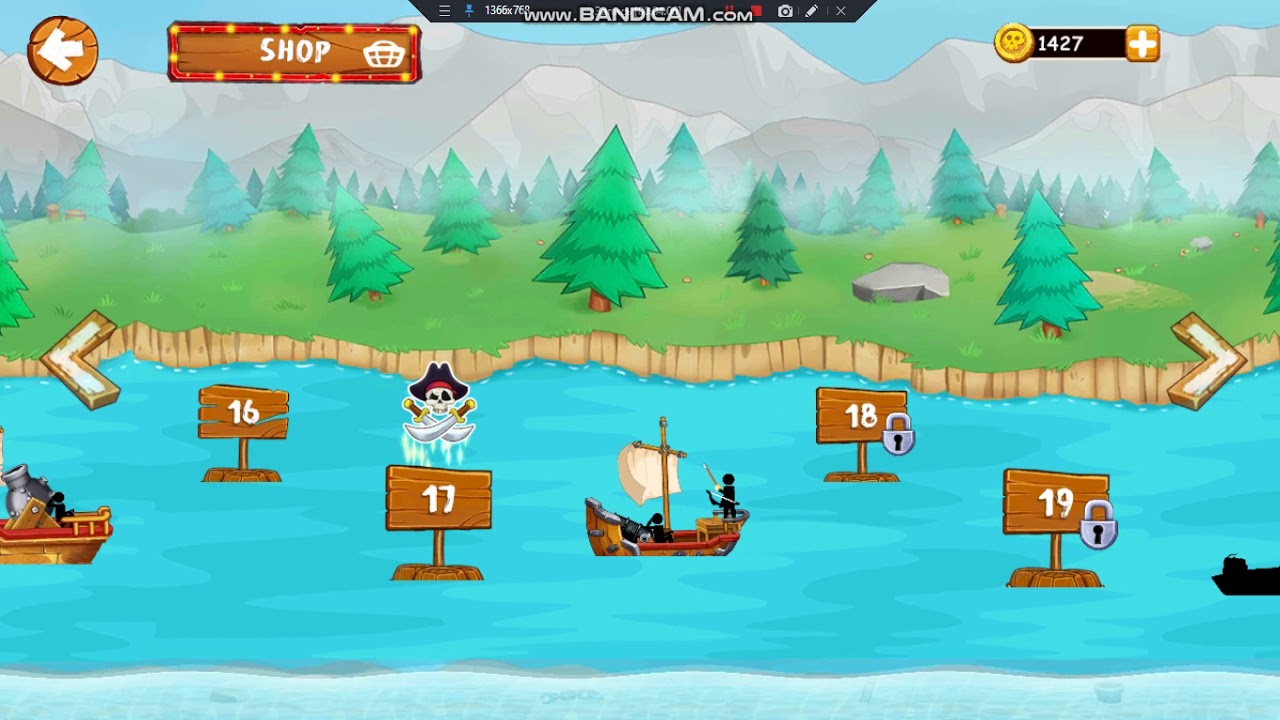Choose level 17 signpost
Viewport: 1280px width, 720px height.
pos(438,498)
